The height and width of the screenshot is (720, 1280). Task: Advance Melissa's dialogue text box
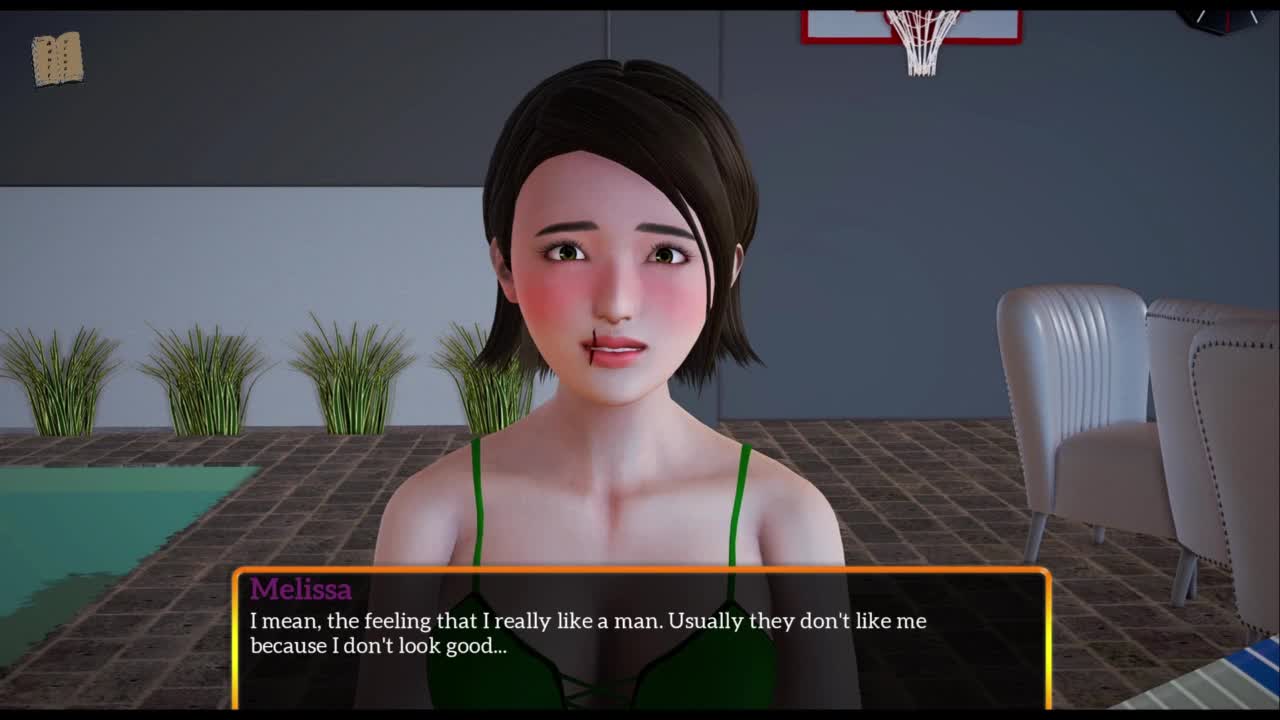641,637
